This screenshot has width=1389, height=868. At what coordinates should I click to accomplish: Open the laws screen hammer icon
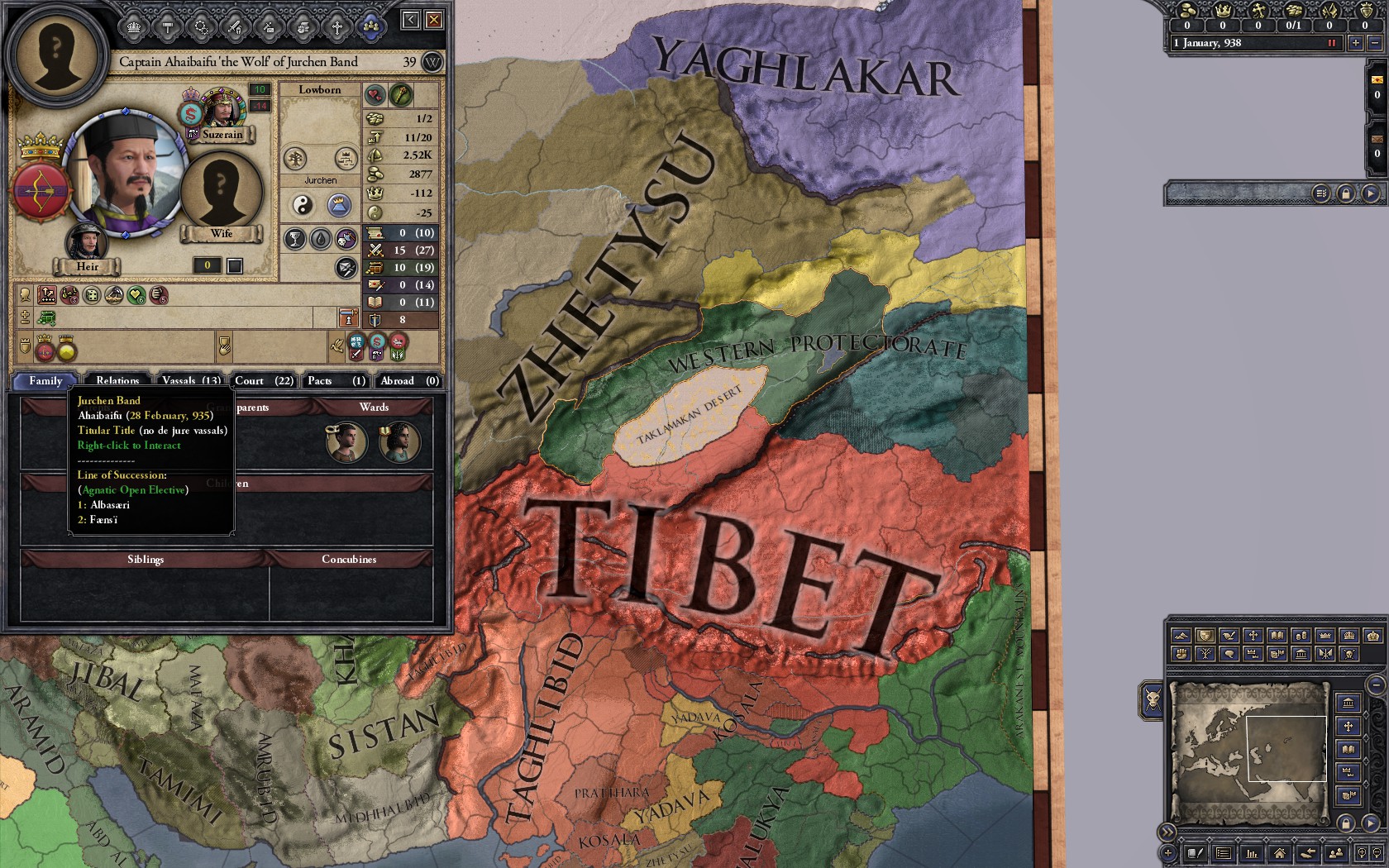[166, 26]
